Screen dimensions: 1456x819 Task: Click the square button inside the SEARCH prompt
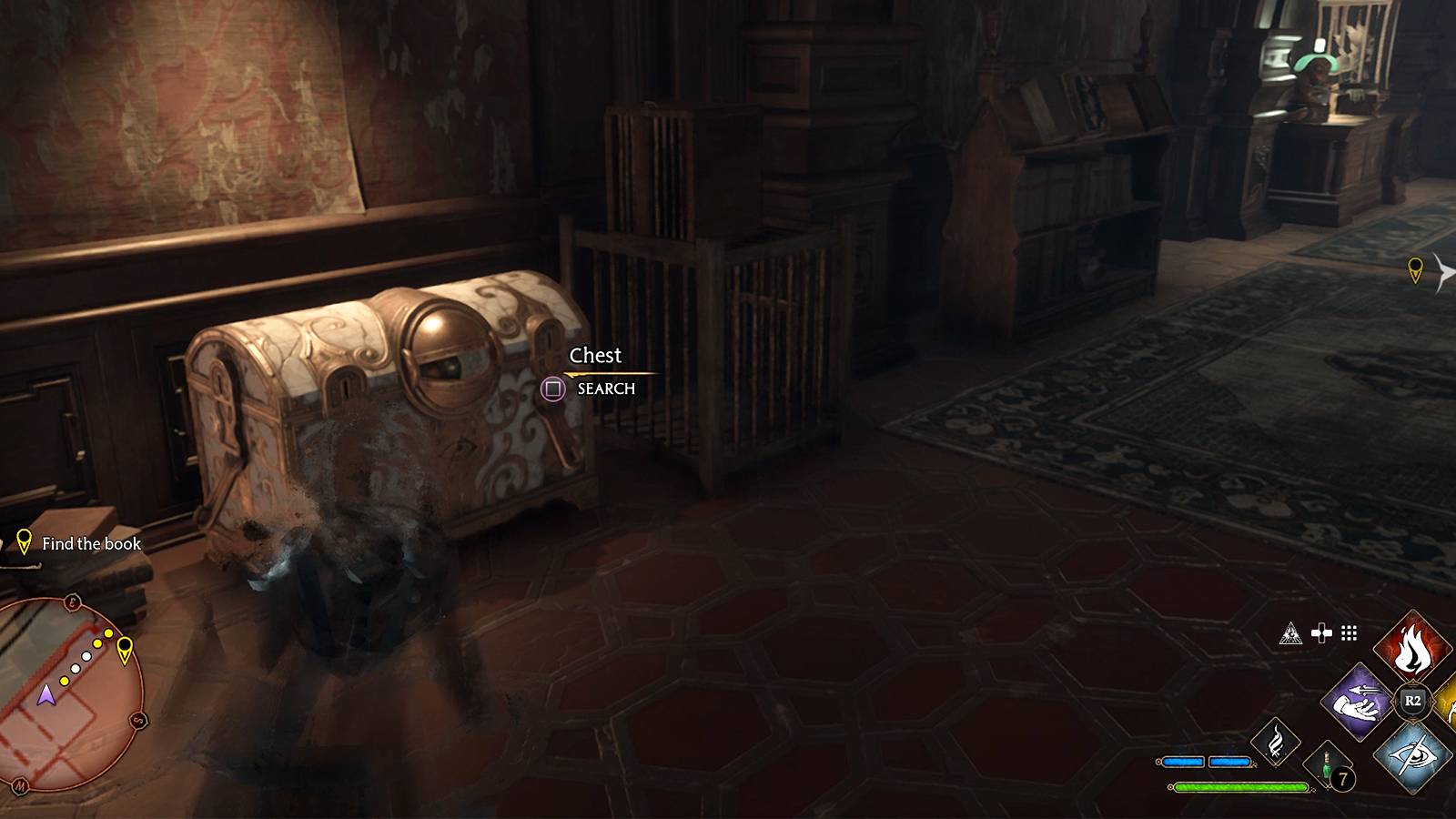point(551,389)
